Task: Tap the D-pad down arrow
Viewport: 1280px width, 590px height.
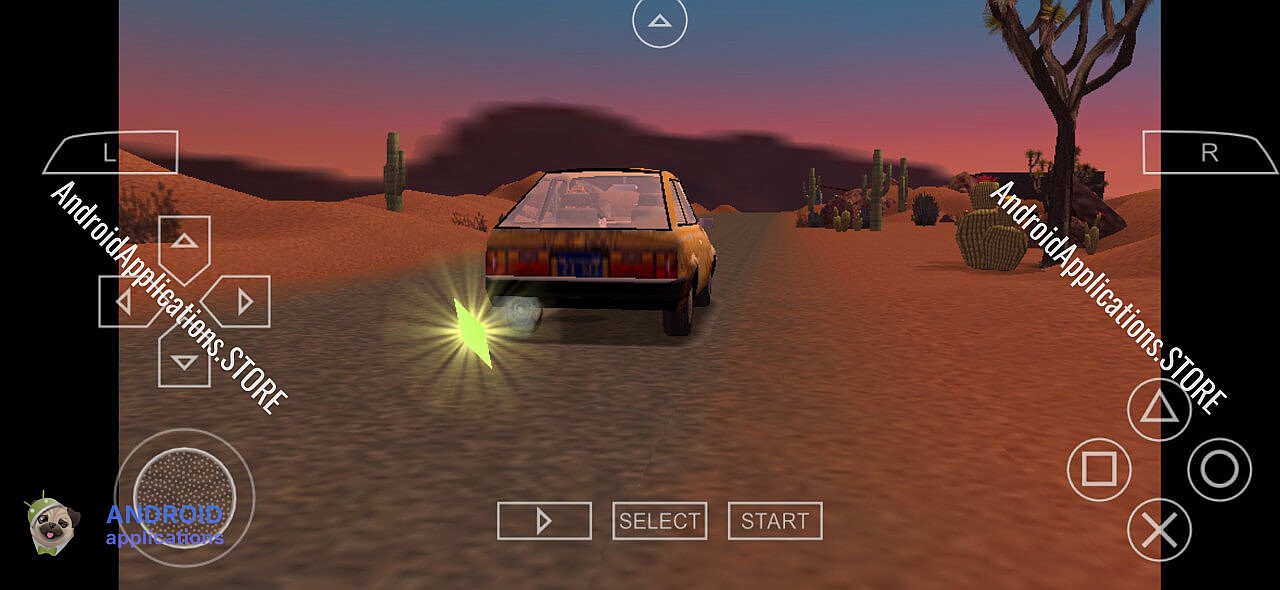Action: coord(184,360)
